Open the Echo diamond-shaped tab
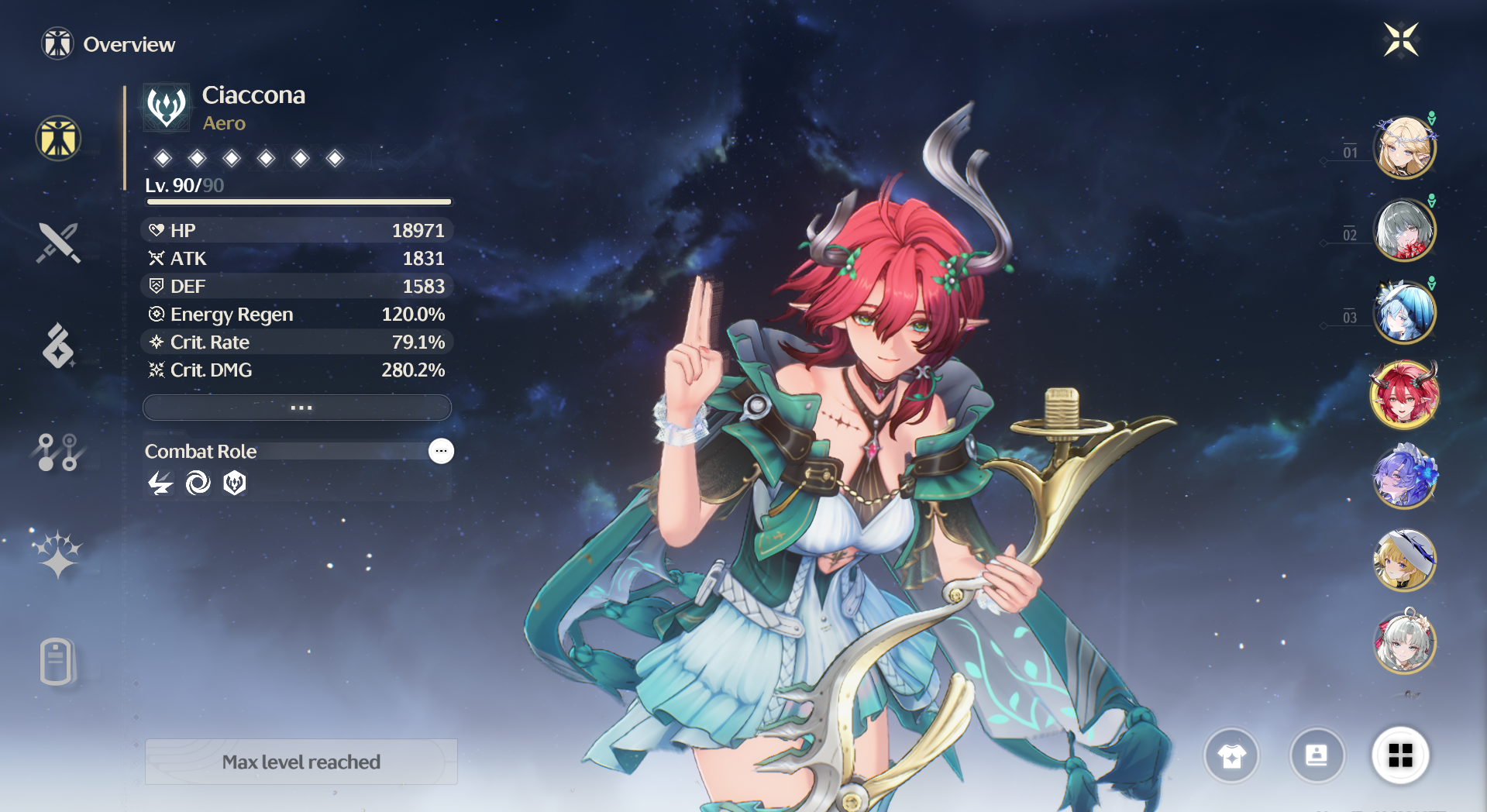This screenshot has height=812, width=1487. pos(58,346)
